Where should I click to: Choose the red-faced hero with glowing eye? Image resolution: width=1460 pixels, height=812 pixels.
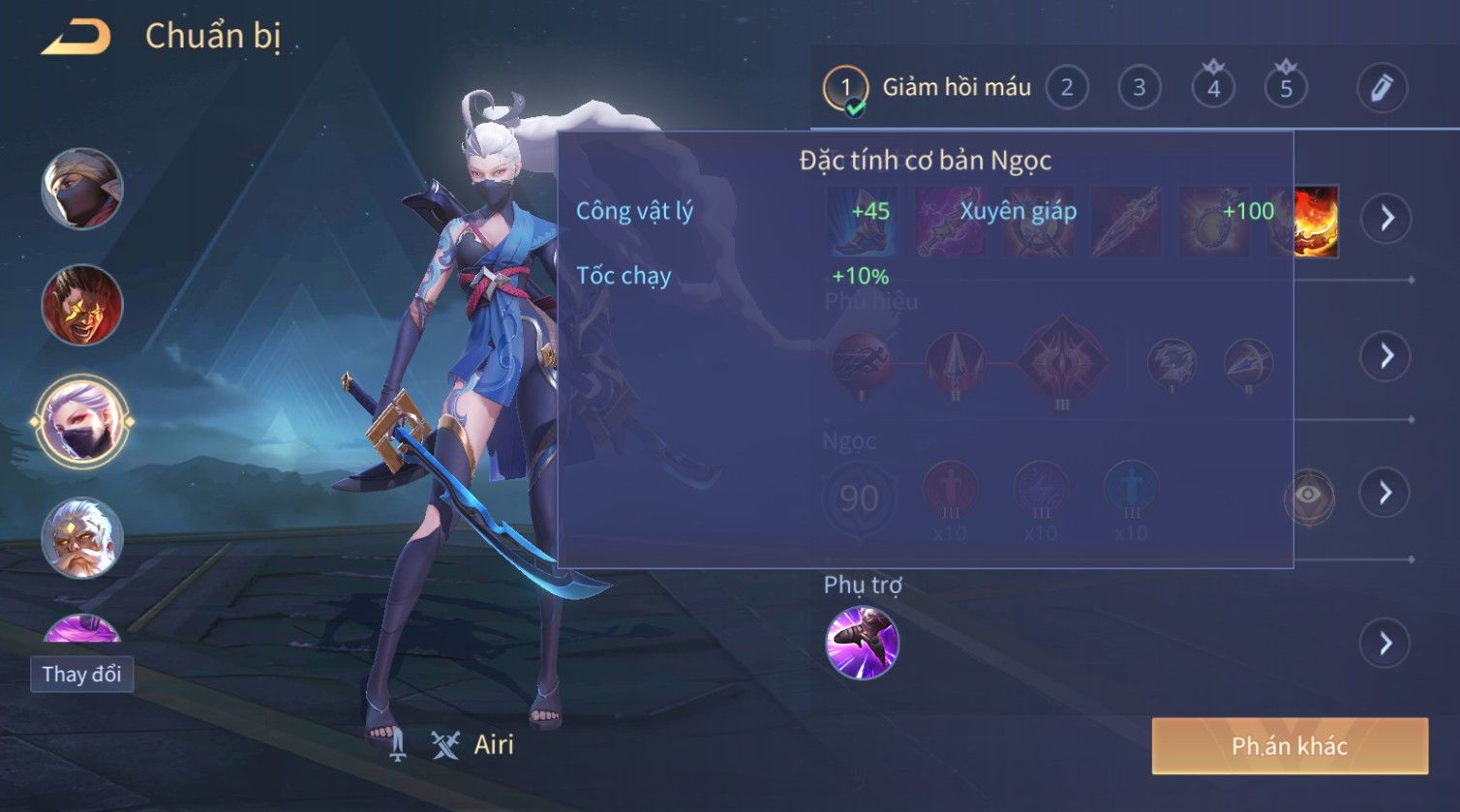pyautogui.click(x=82, y=305)
